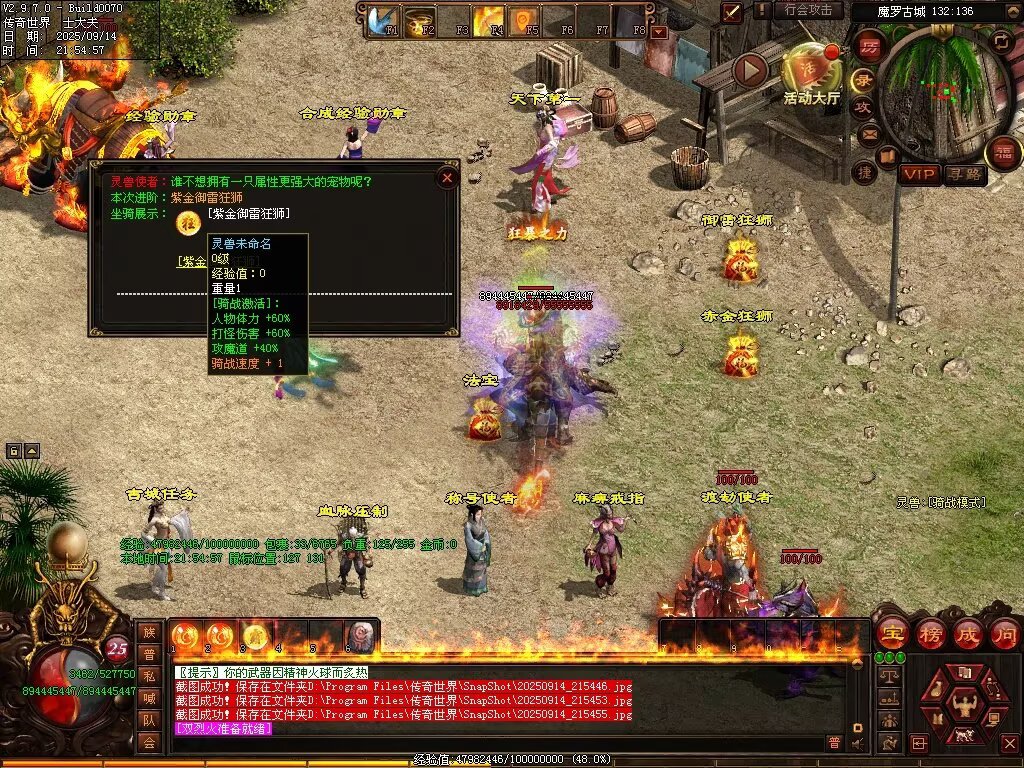Open the mail envelope icon
The image size is (1024, 768).
click(868, 133)
